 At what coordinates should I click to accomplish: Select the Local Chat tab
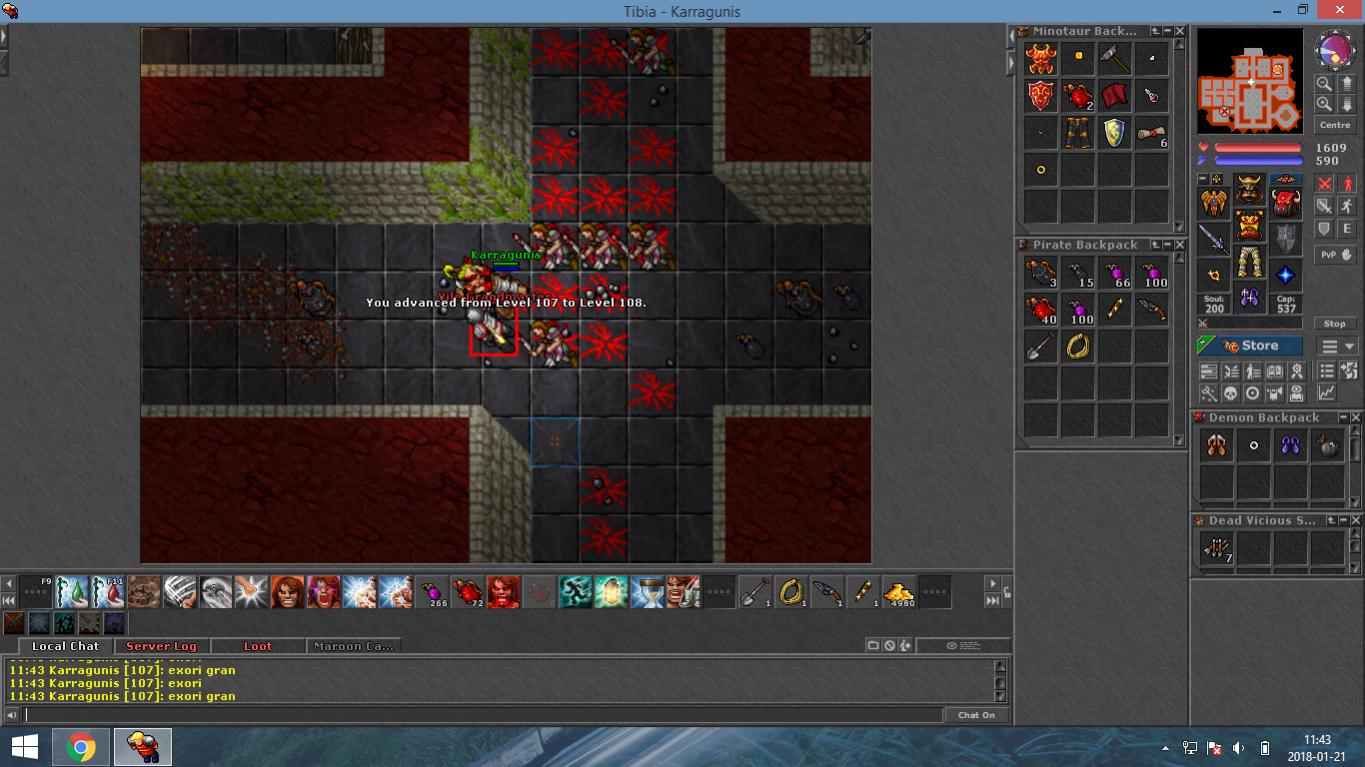(65, 646)
